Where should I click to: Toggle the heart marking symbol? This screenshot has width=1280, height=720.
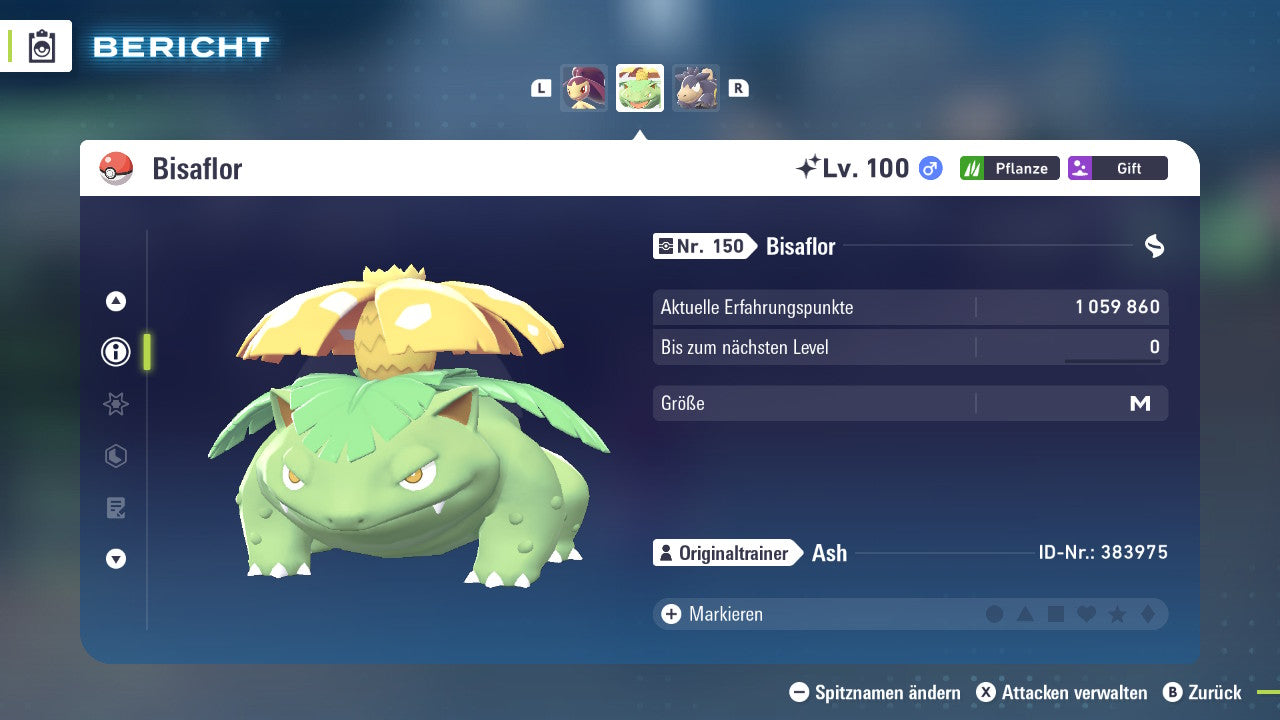click(1085, 614)
